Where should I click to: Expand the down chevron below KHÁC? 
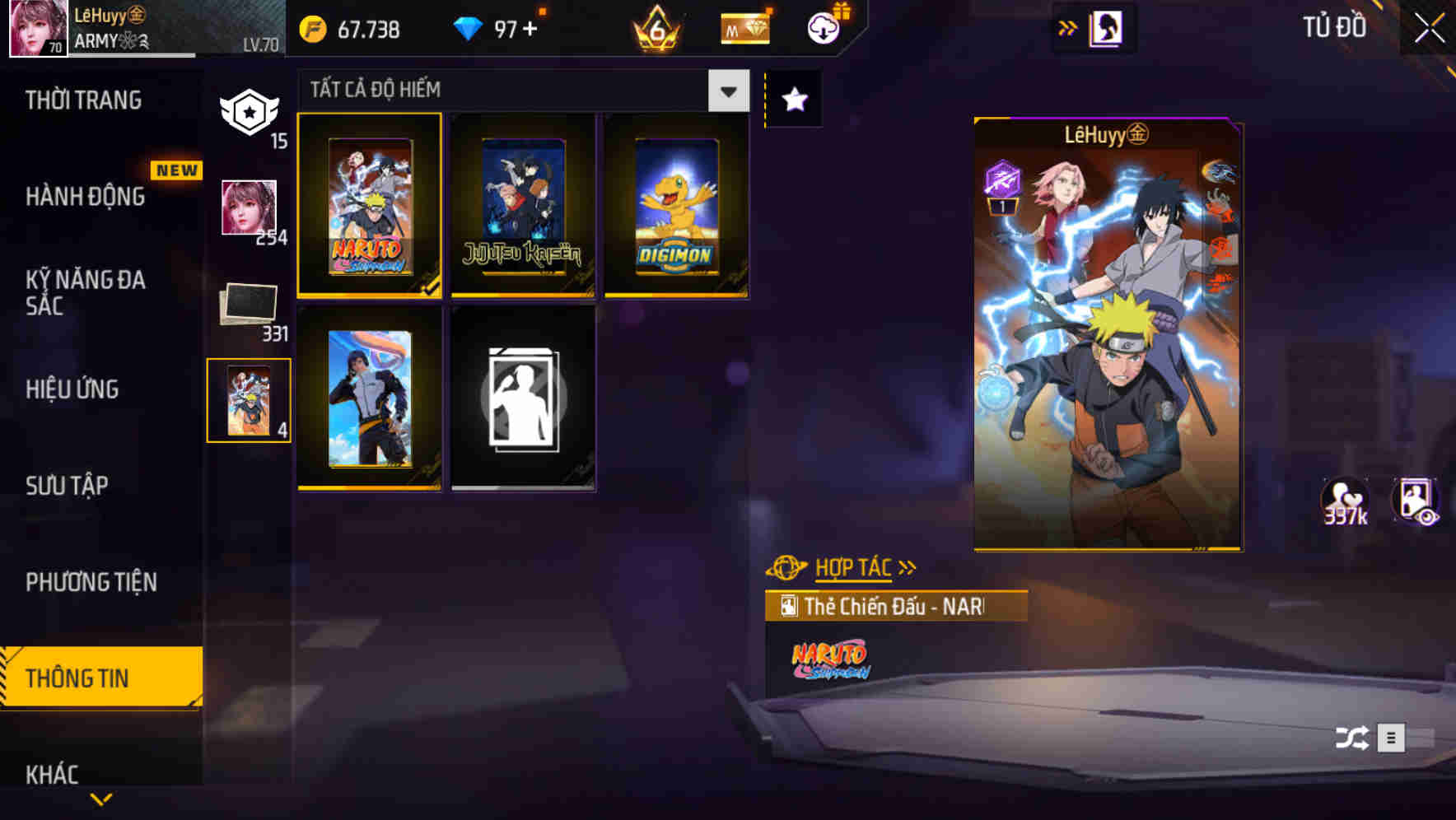click(100, 798)
